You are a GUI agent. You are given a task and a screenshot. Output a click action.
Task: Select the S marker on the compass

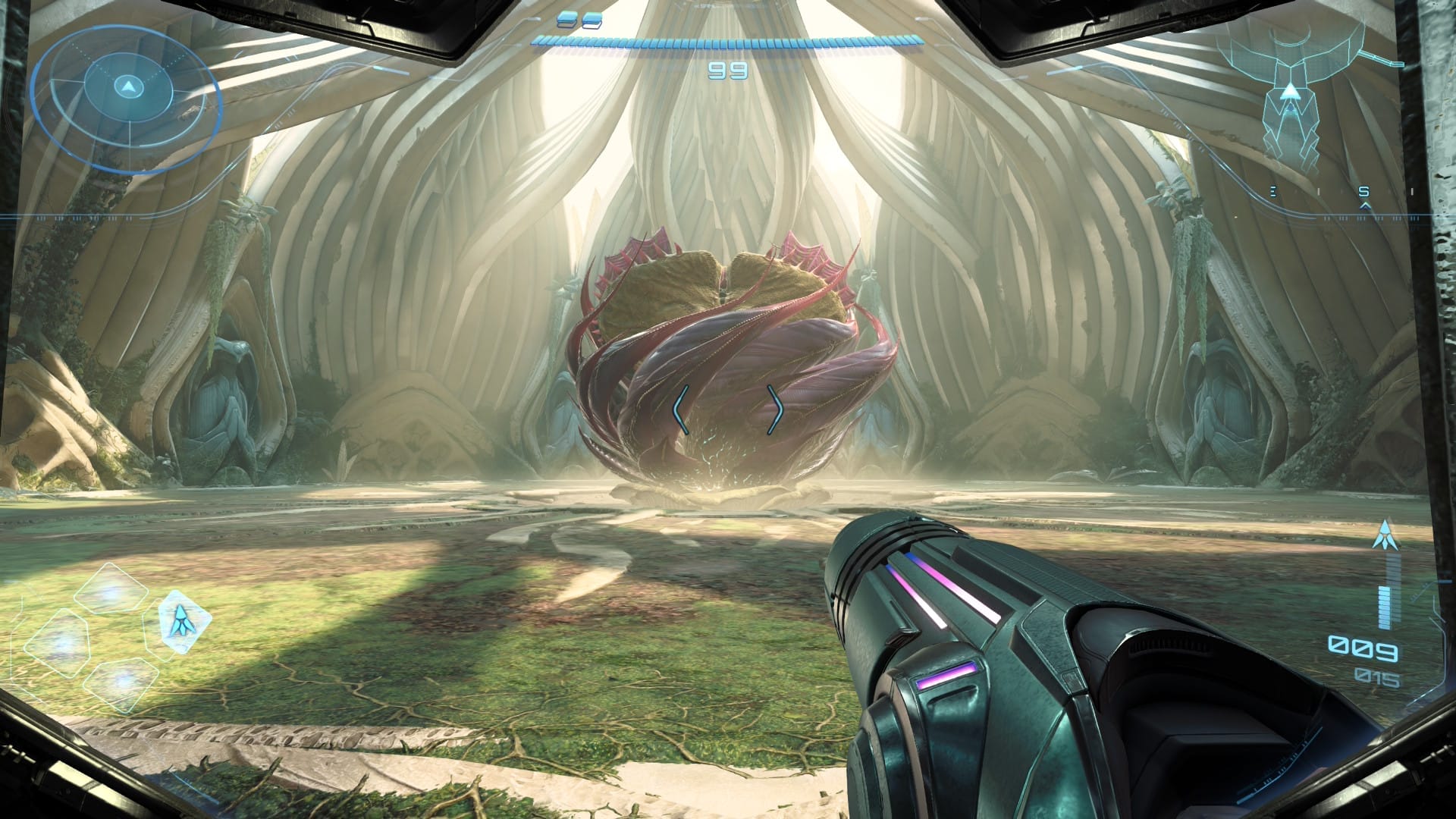(x=1363, y=192)
